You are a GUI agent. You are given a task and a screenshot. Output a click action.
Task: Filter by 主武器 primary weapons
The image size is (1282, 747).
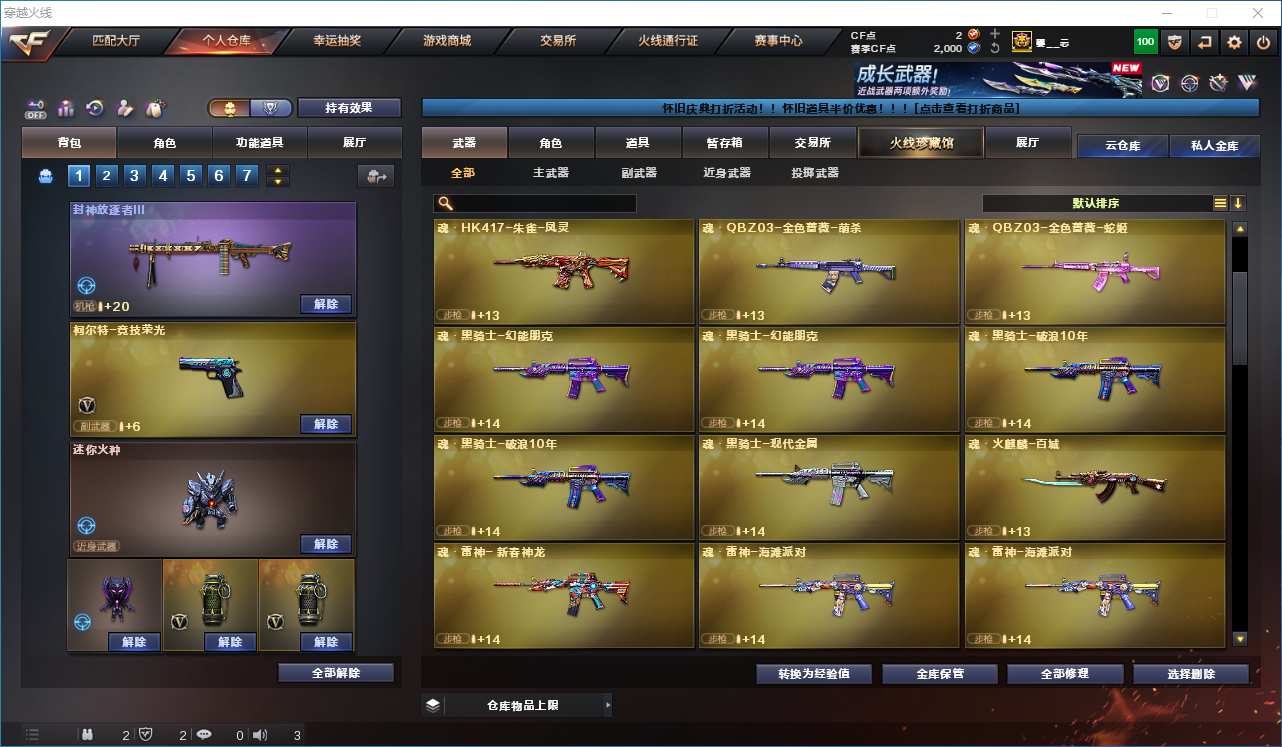click(x=551, y=173)
